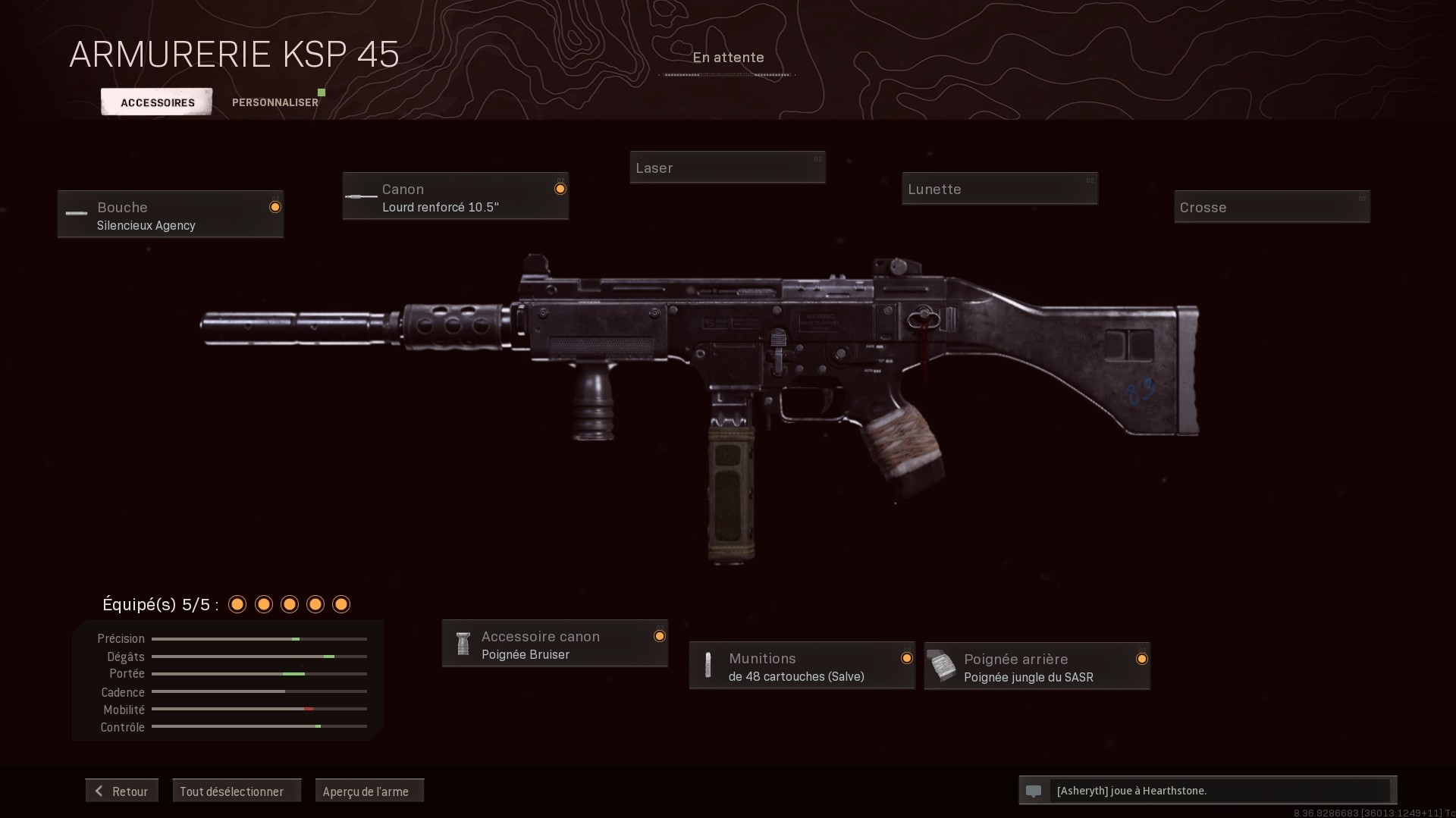Screen dimensions: 1456x818
Task: Choose the empty Laser attachment slot
Action: [727, 168]
